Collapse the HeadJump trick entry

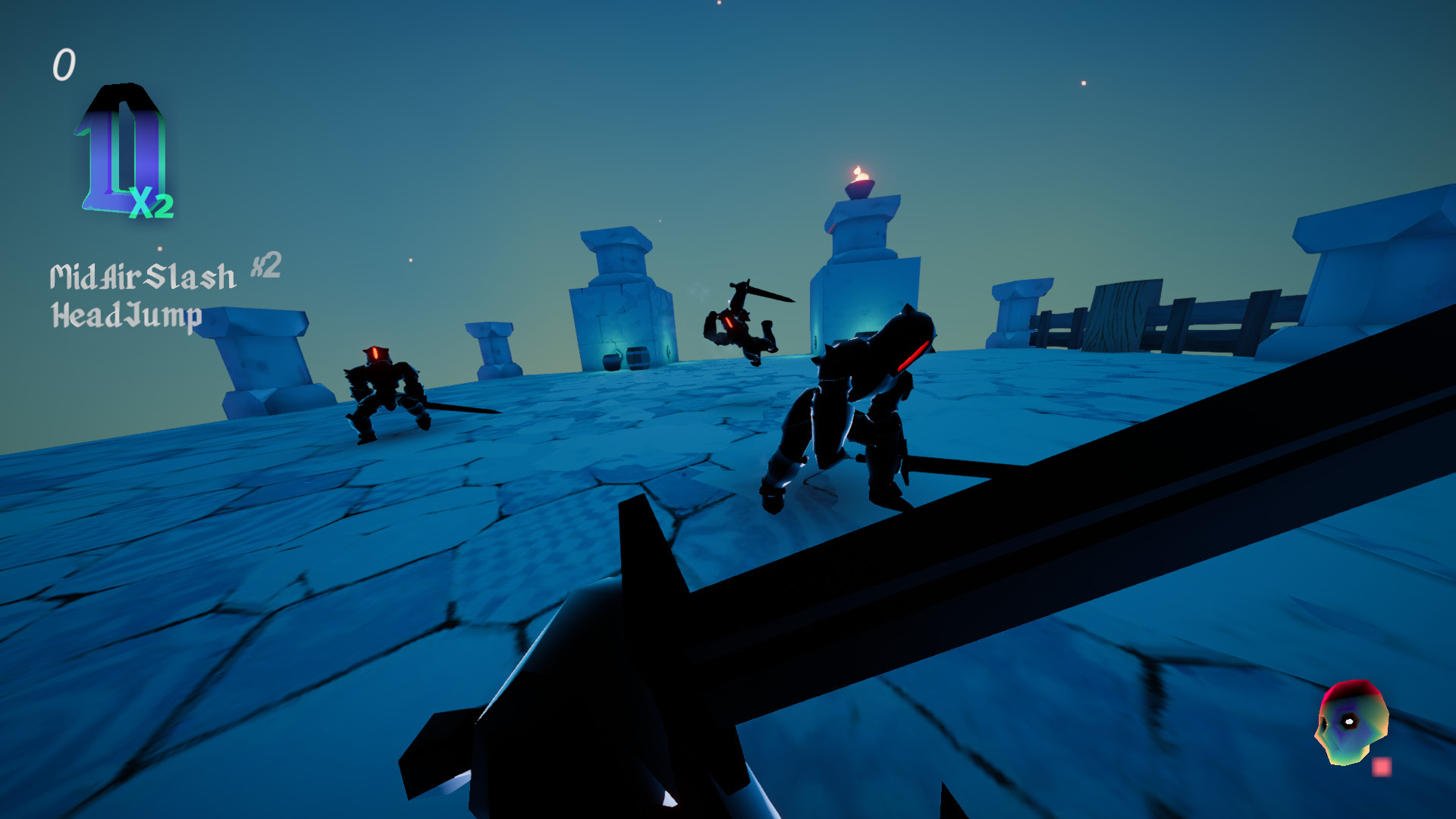[125, 313]
